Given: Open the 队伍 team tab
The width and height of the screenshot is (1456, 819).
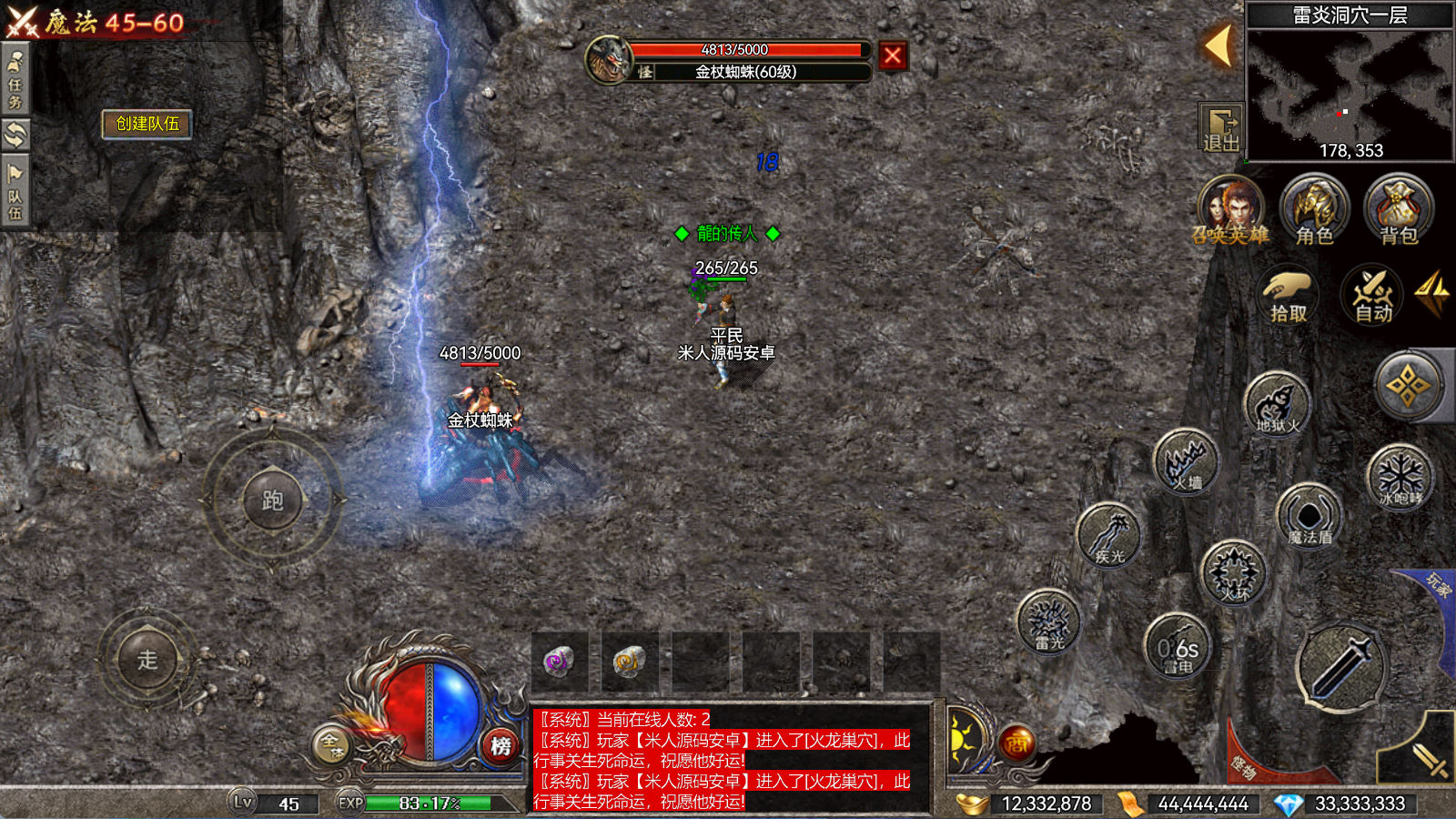Looking at the screenshot, I should pos(15,191).
